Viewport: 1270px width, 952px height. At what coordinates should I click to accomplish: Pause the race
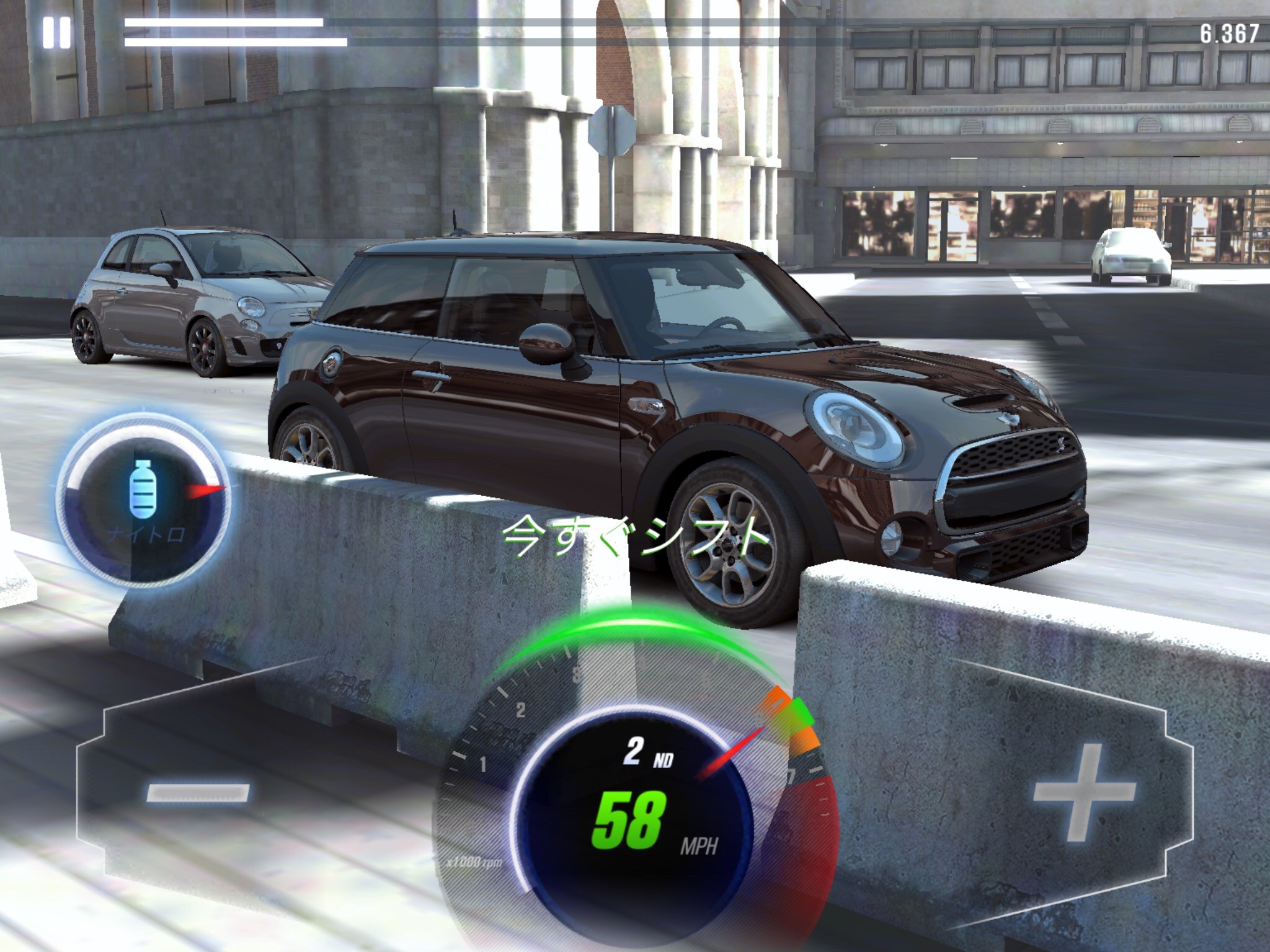tap(56, 33)
